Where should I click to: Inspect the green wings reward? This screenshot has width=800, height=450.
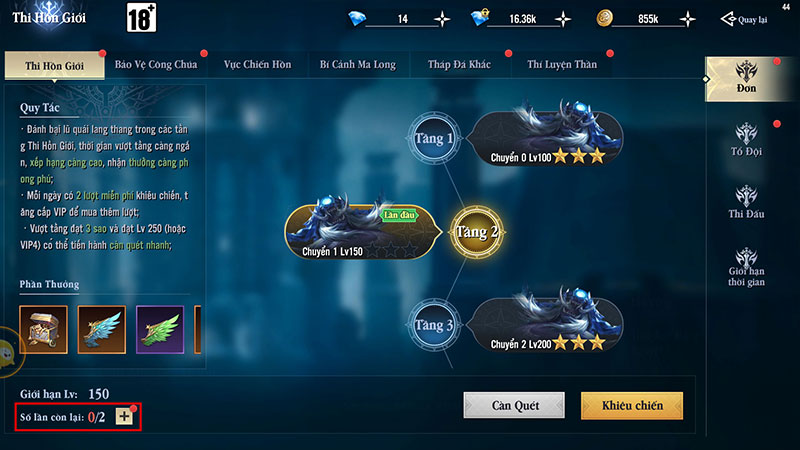[159, 329]
